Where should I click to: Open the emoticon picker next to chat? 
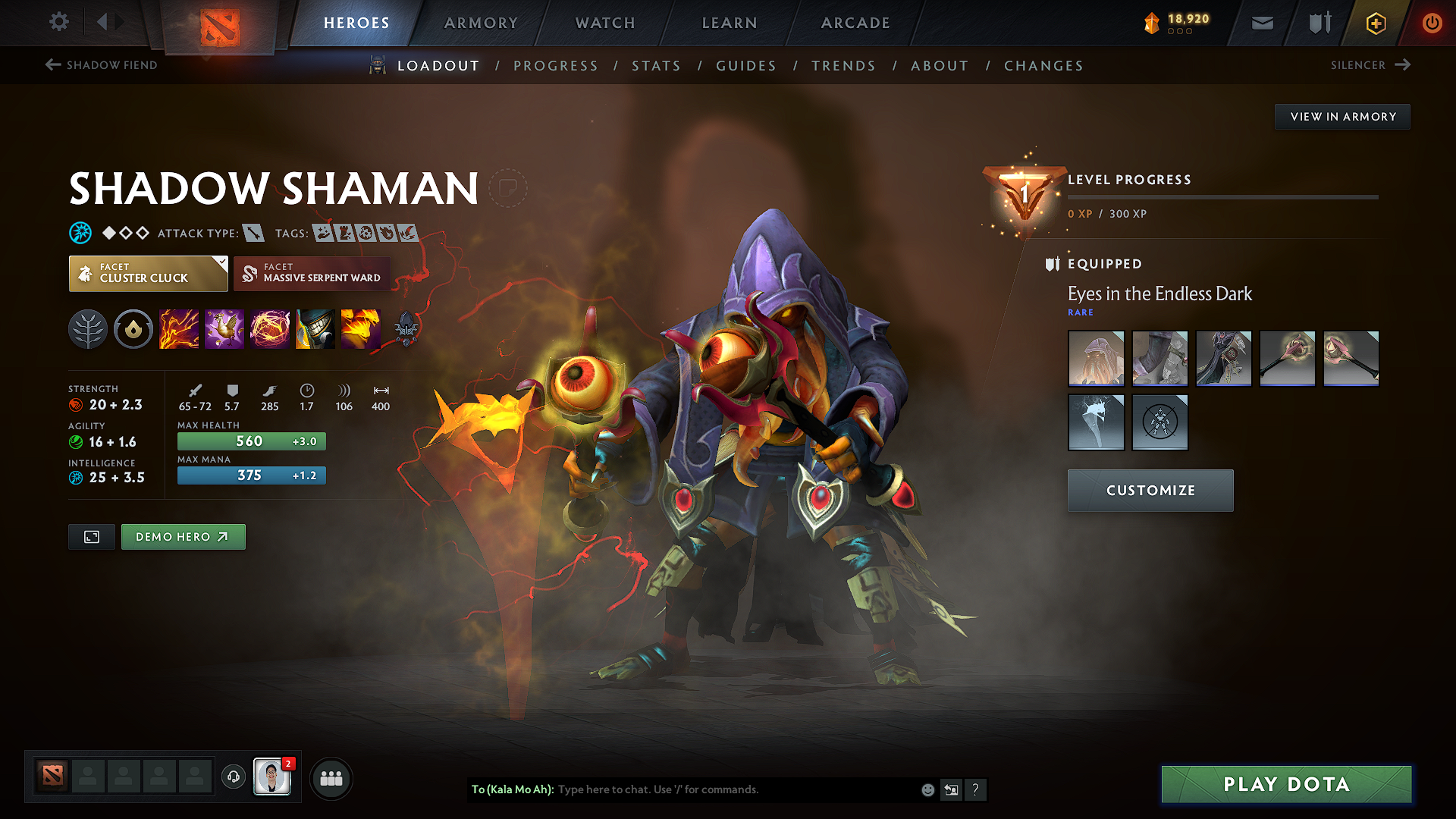(x=927, y=789)
